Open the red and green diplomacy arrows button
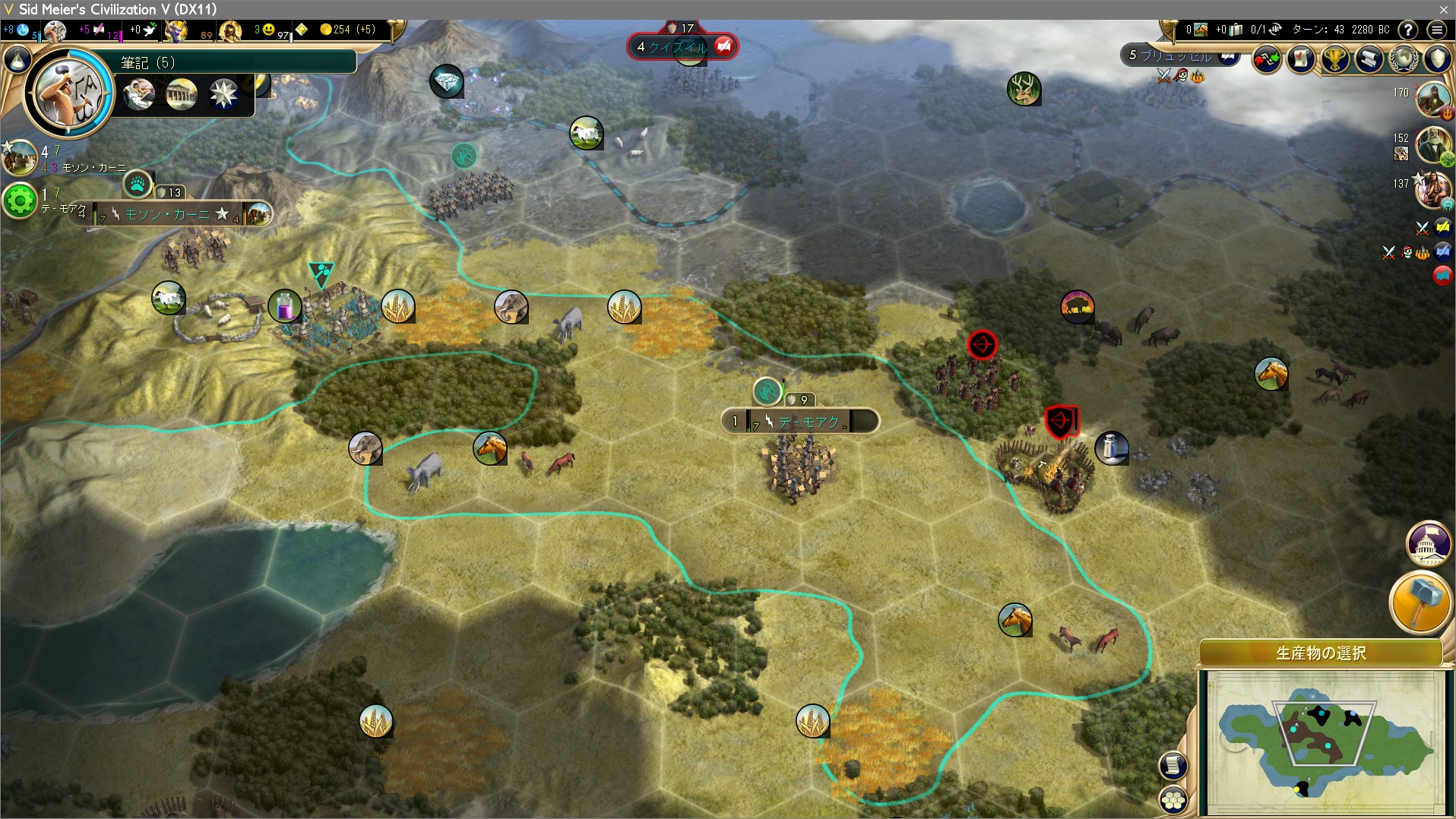Screen dimensions: 1456x819 (x=1266, y=58)
